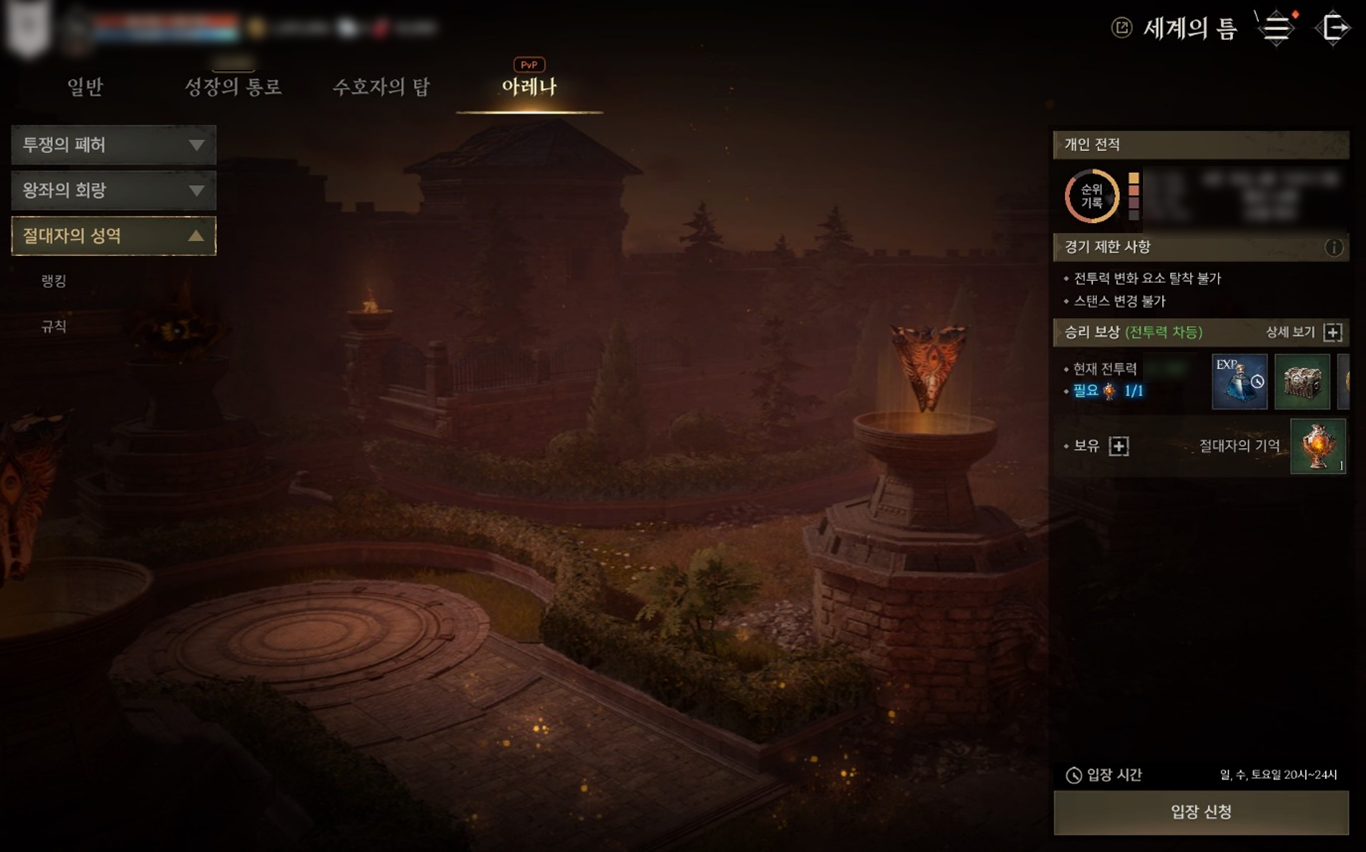View the 규칙 rules entry
The height and width of the screenshot is (852, 1366).
click(x=54, y=326)
